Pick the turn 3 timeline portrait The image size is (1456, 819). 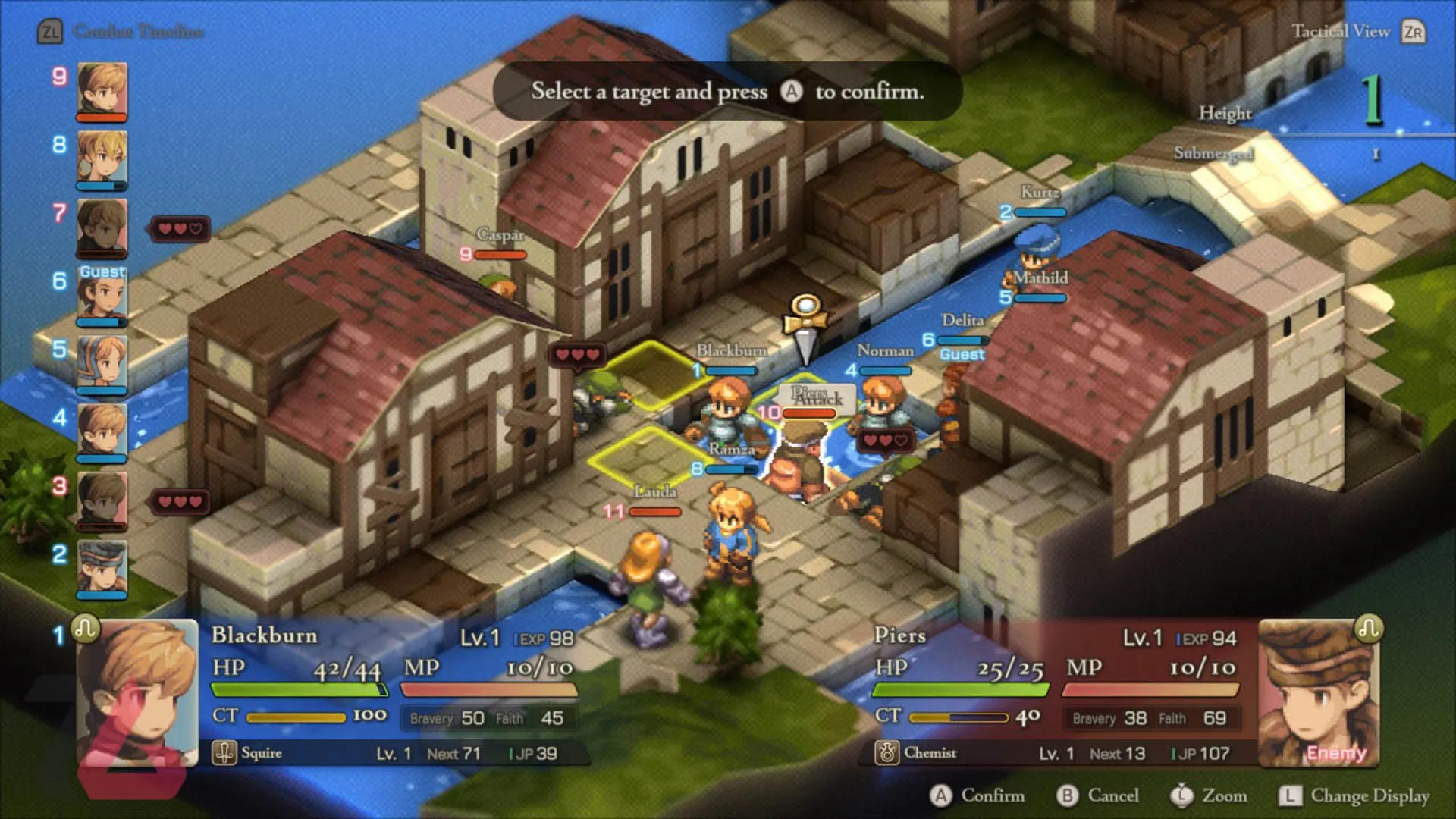tap(102, 499)
